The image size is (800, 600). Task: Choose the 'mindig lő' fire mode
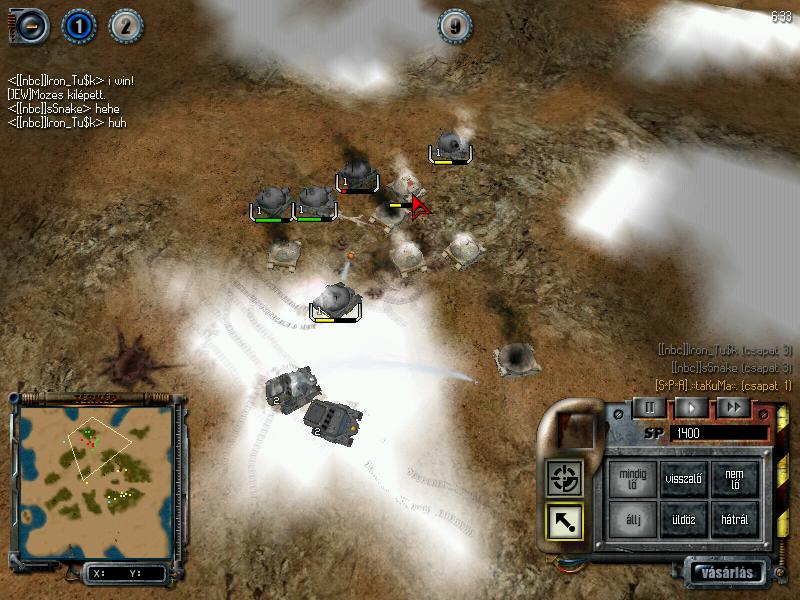pyautogui.click(x=633, y=478)
